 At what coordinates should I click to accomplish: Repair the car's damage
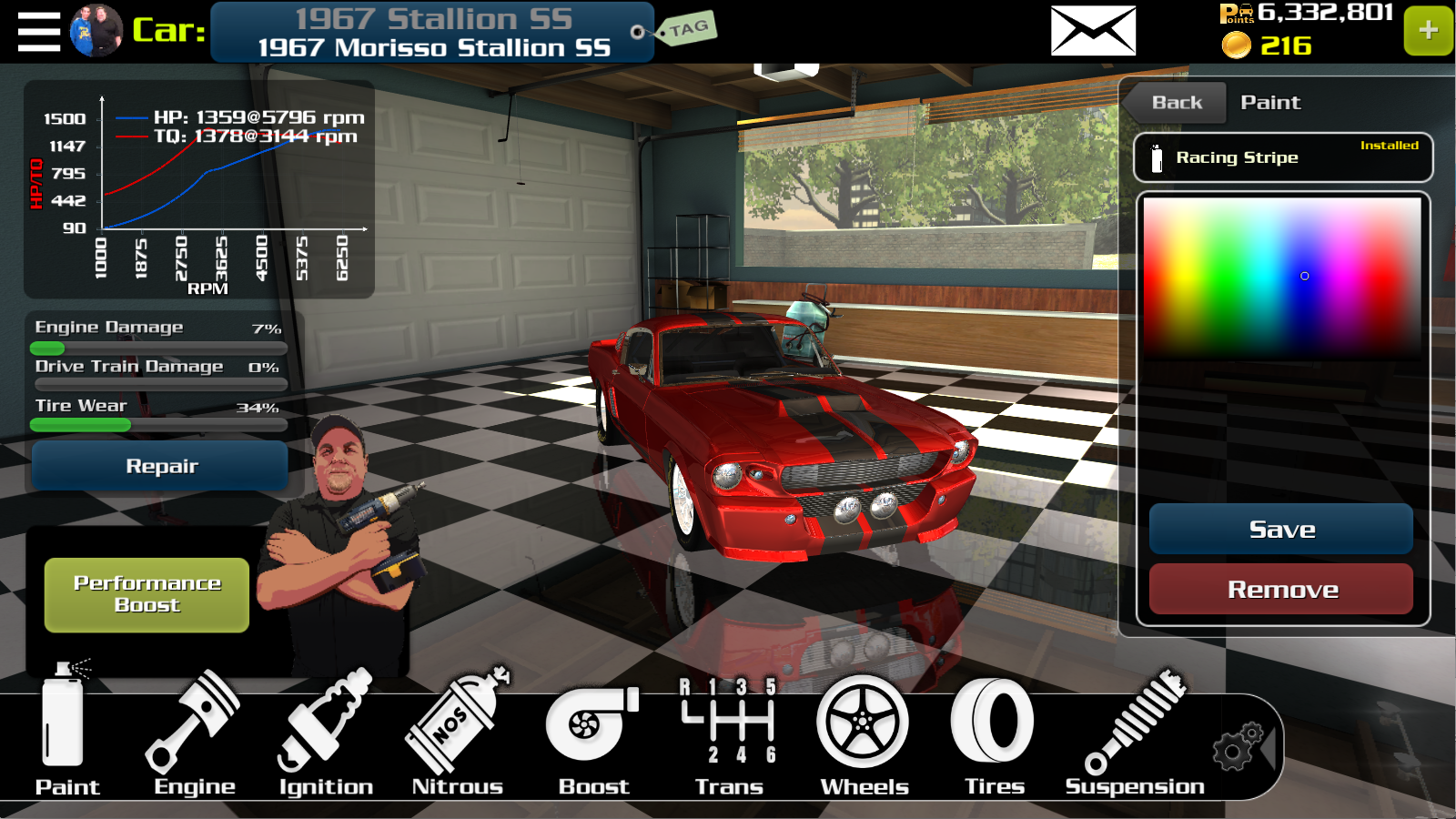[161, 466]
